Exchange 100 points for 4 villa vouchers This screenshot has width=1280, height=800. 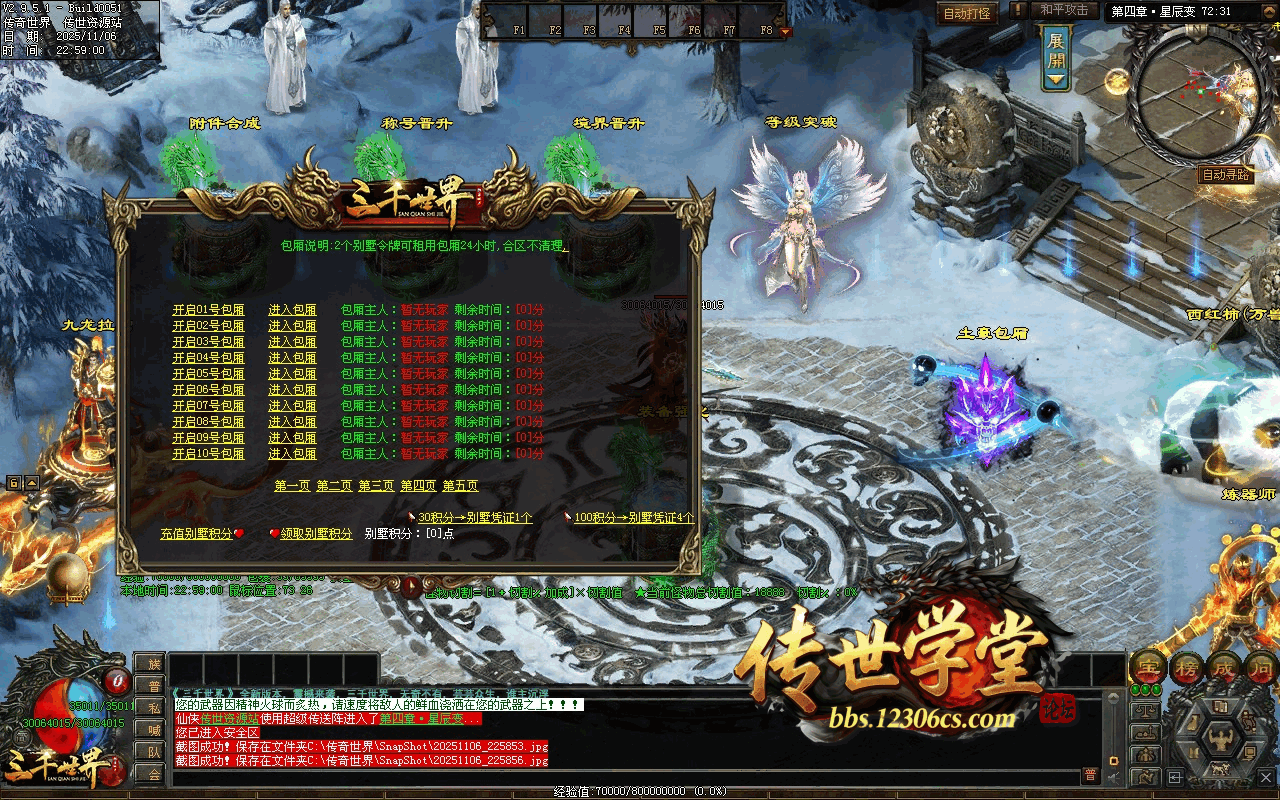point(634,518)
